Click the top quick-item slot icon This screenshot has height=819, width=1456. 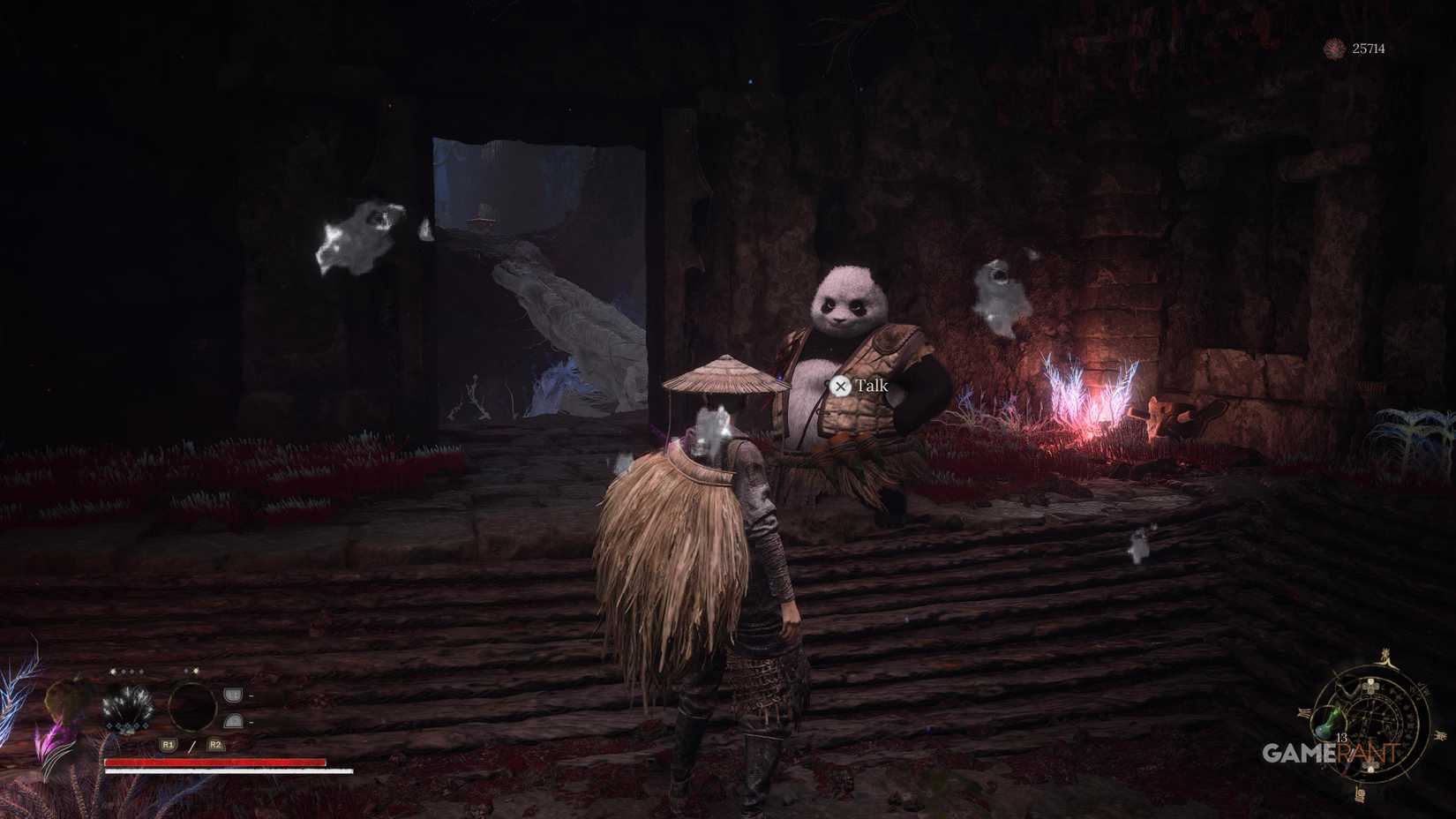(x=232, y=695)
